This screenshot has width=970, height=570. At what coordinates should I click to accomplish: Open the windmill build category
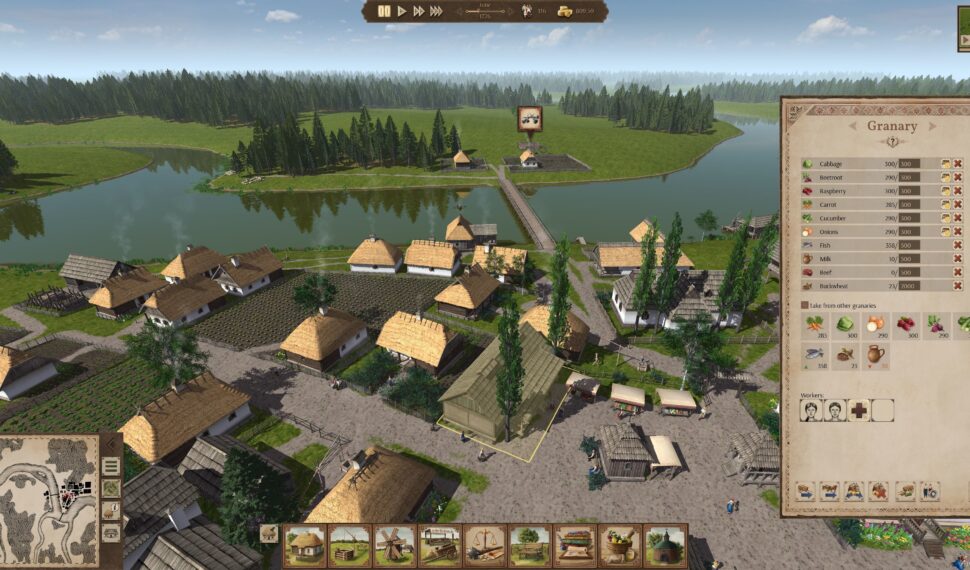[394, 545]
